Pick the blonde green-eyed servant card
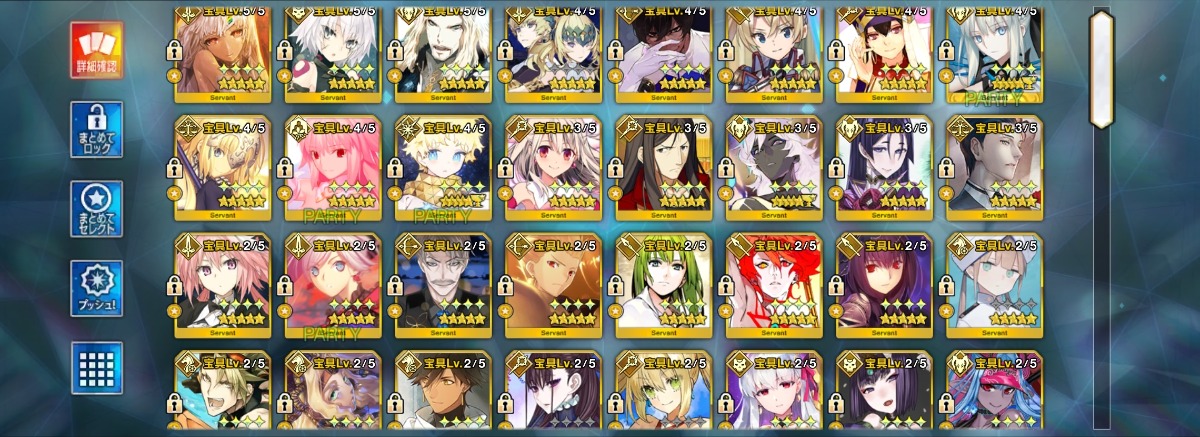Image resolution: width=1200 pixels, height=437 pixels. 664,393
